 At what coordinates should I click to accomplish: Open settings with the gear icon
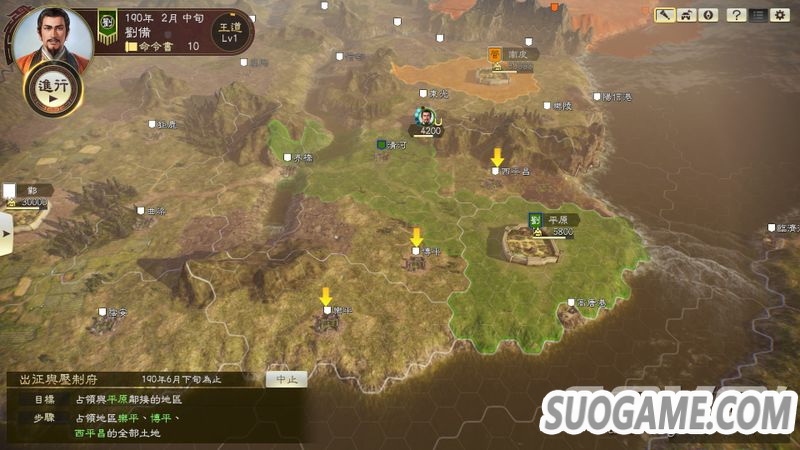[x=779, y=15]
